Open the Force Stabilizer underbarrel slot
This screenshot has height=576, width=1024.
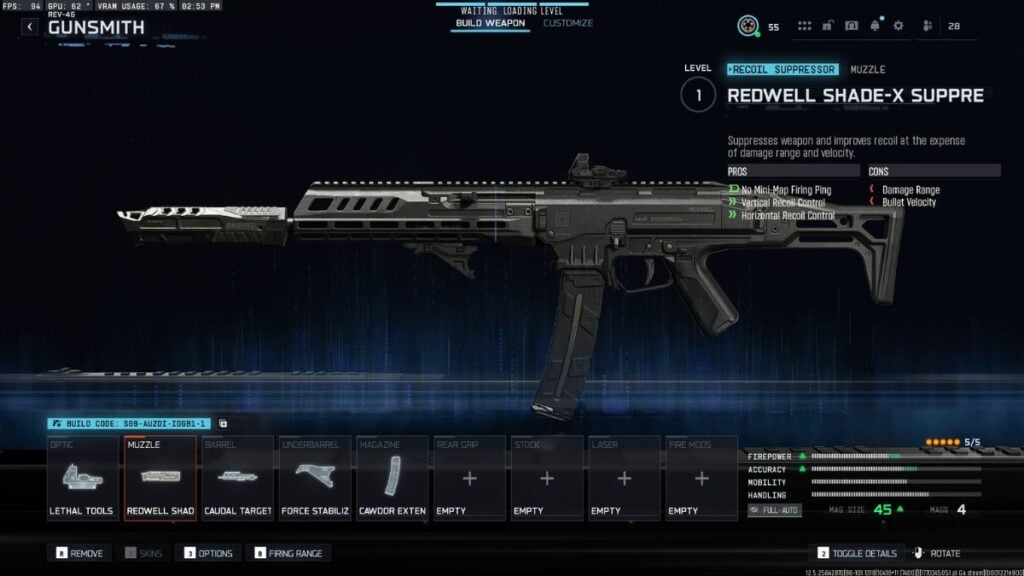point(315,478)
